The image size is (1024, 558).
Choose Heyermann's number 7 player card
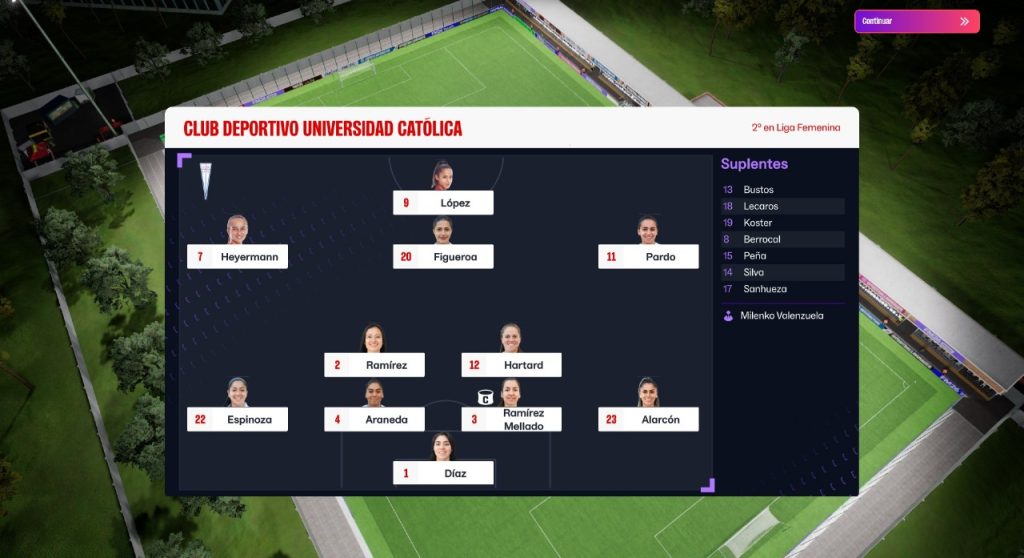[237, 257]
